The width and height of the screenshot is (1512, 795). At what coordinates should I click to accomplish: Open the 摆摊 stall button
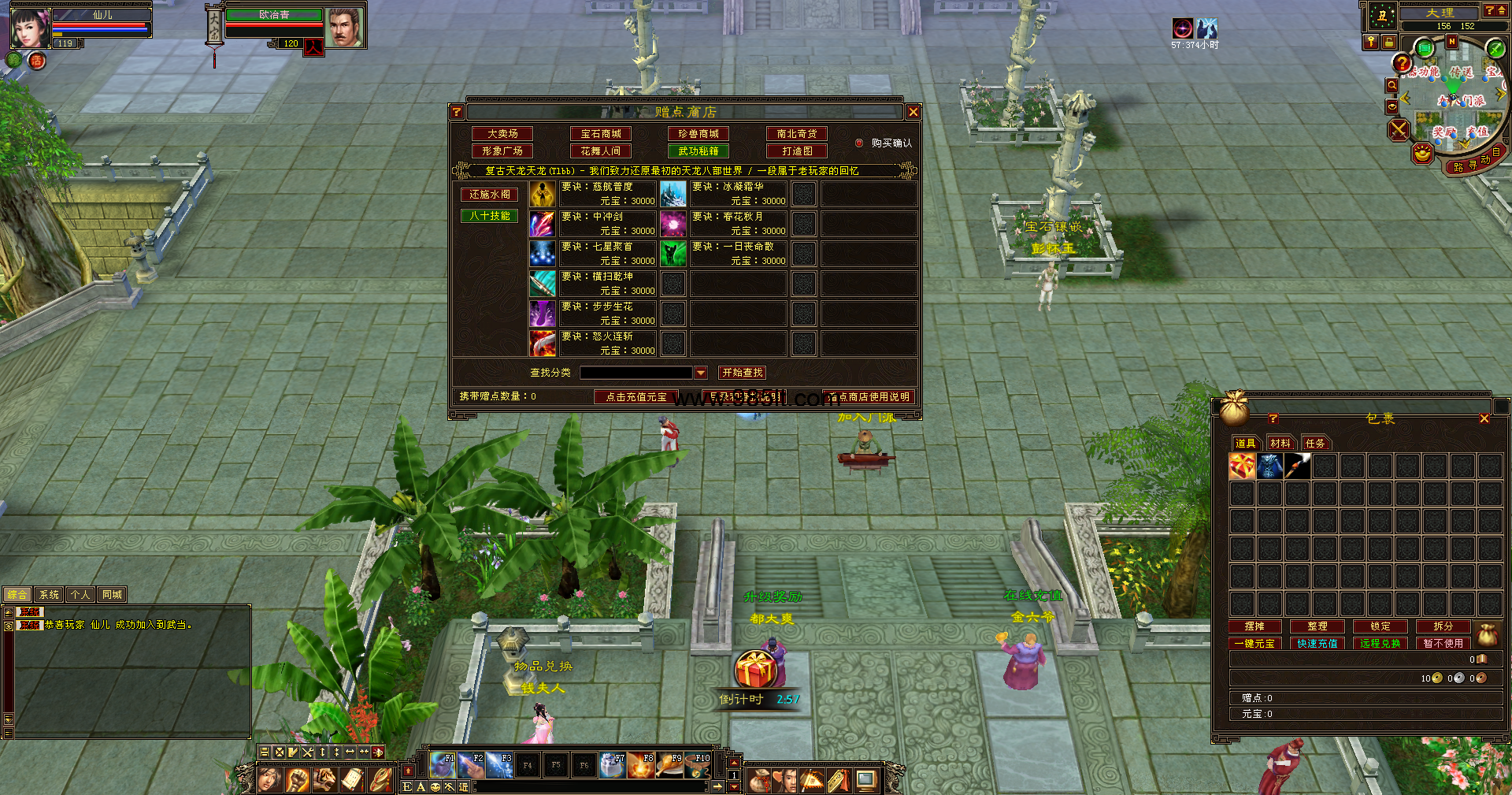1254,626
